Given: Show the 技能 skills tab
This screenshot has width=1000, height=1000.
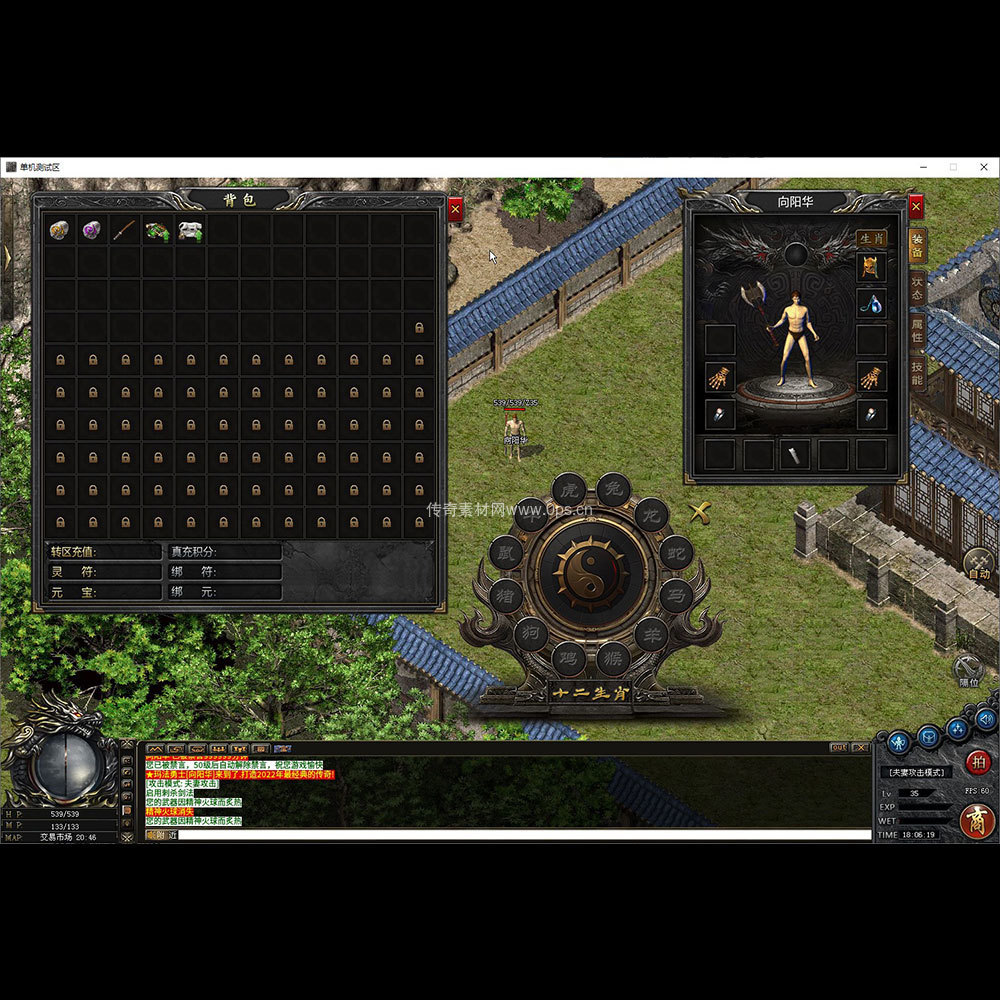Looking at the screenshot, I should point(916,373).
